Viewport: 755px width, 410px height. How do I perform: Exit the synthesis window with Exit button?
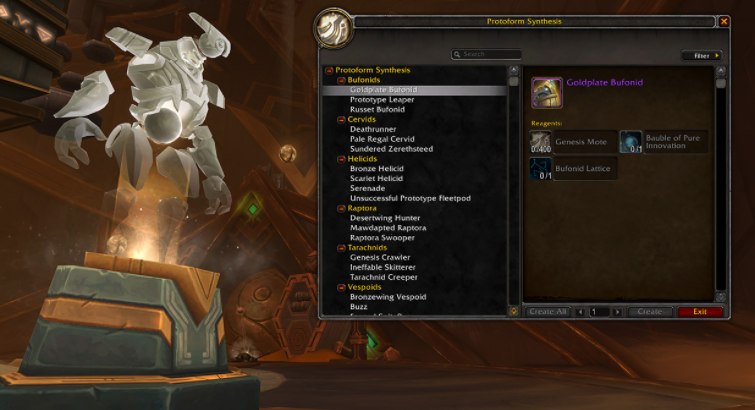699,312
